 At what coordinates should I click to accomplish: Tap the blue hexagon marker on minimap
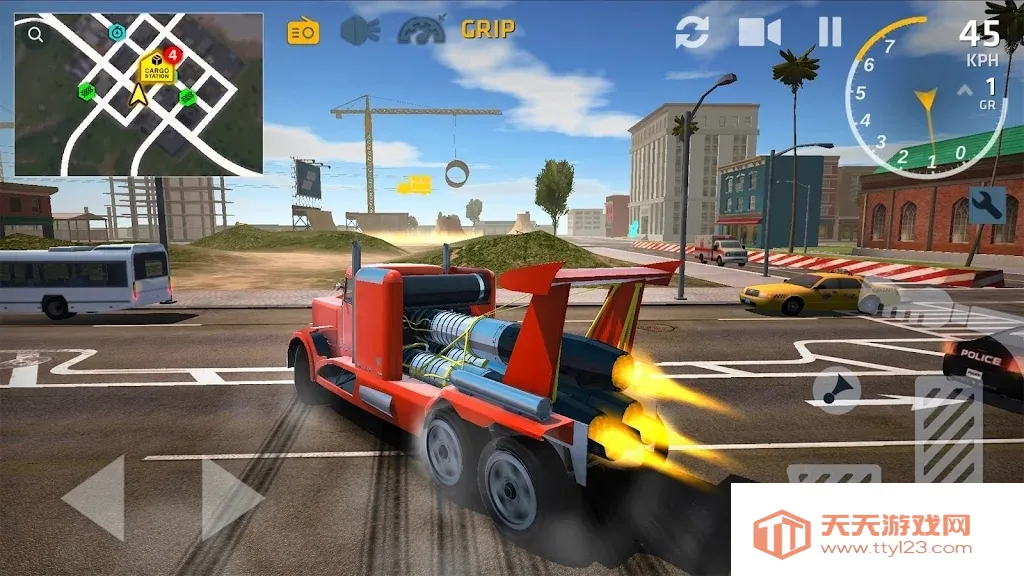click(117, 33)
